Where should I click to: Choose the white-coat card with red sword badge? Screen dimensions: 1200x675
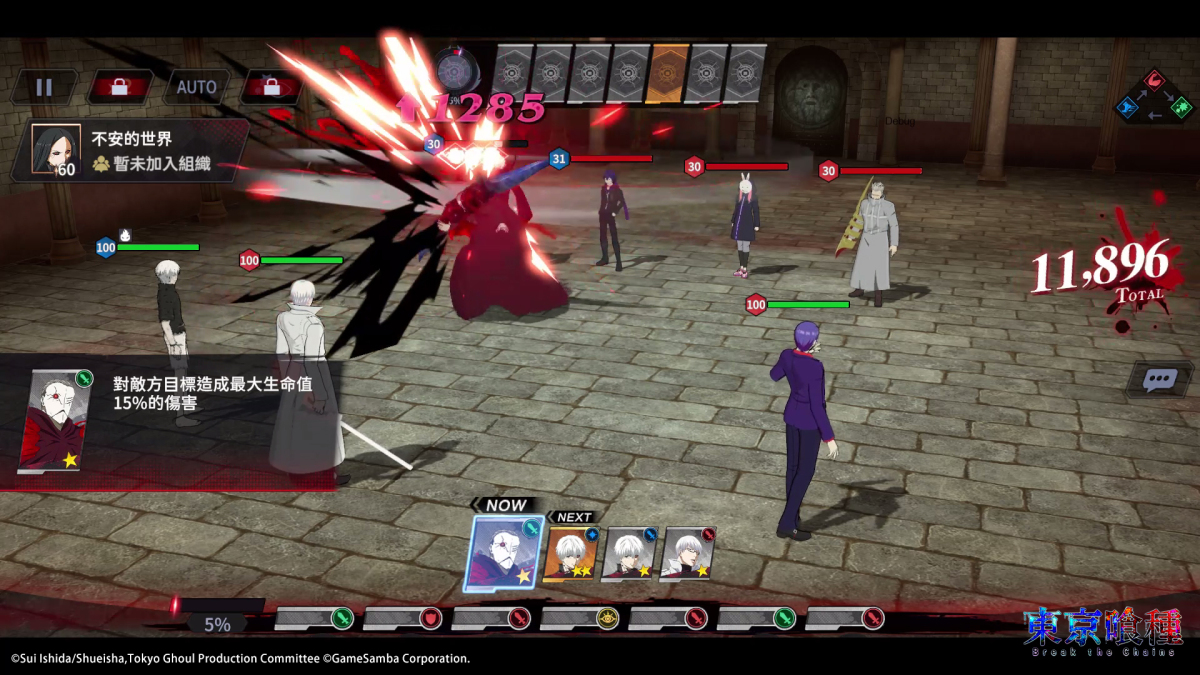pyautogui.click(x=689, y=554)
